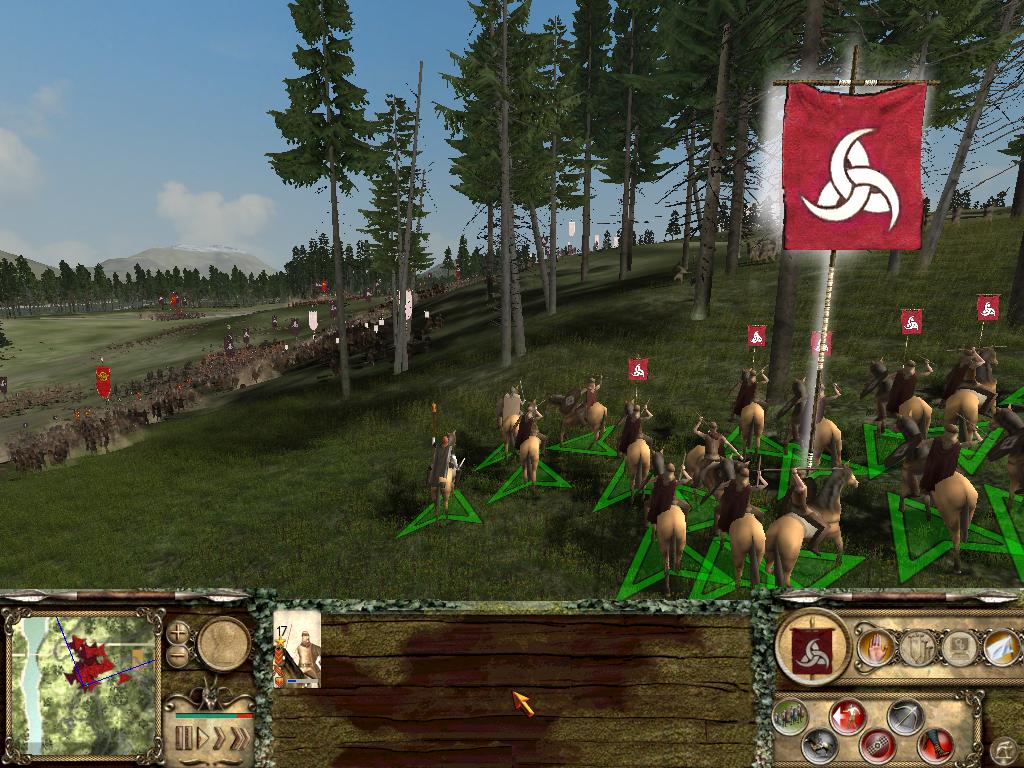Click the greyed-out square order icon

[960, 648]
